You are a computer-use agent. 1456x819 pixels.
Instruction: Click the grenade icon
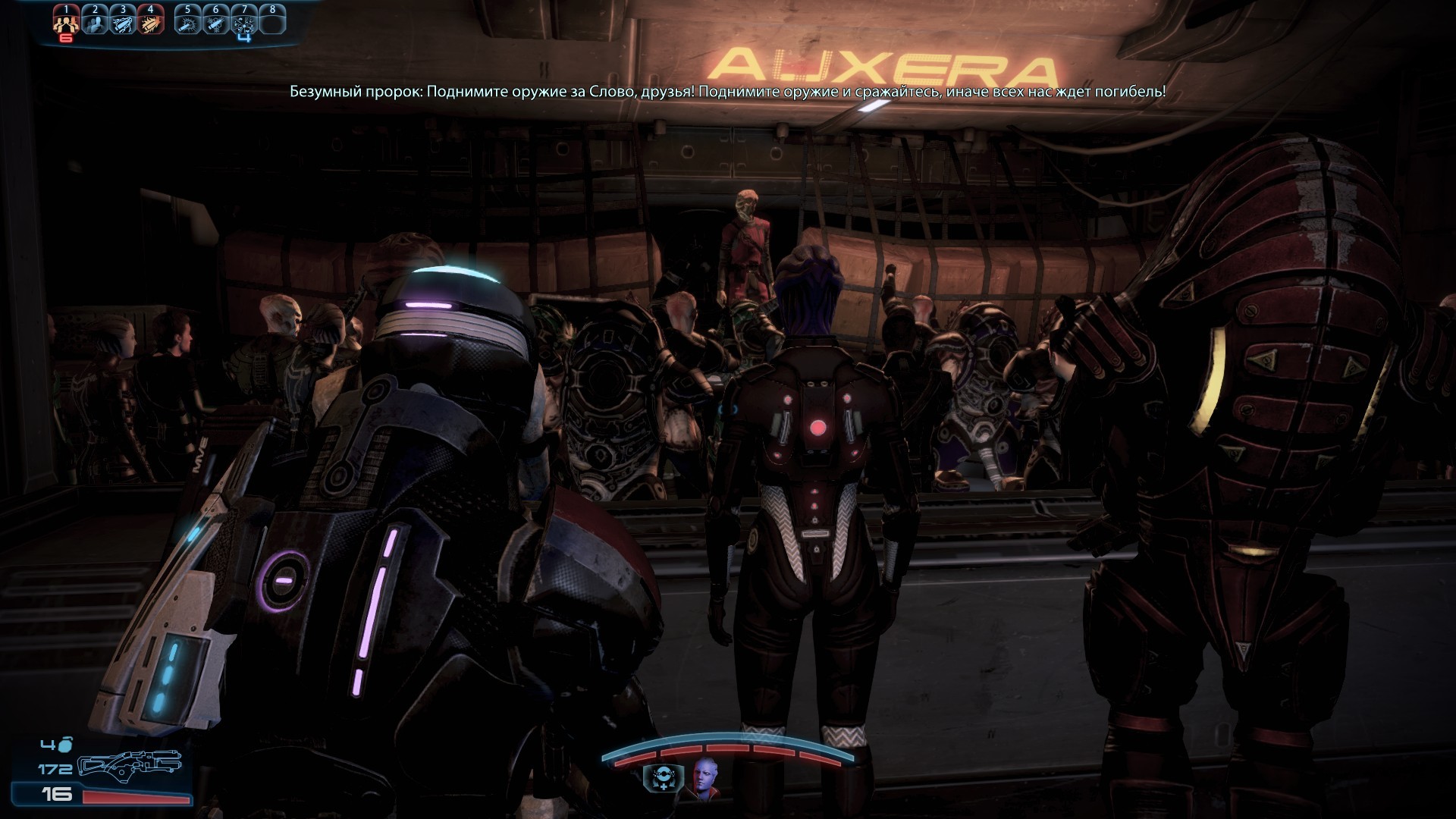tap(65, 745)
